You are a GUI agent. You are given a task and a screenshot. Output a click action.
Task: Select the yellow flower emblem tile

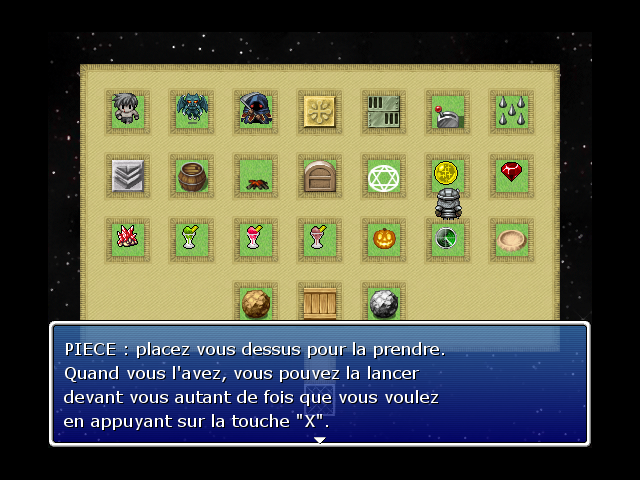(x=319, y=112)
